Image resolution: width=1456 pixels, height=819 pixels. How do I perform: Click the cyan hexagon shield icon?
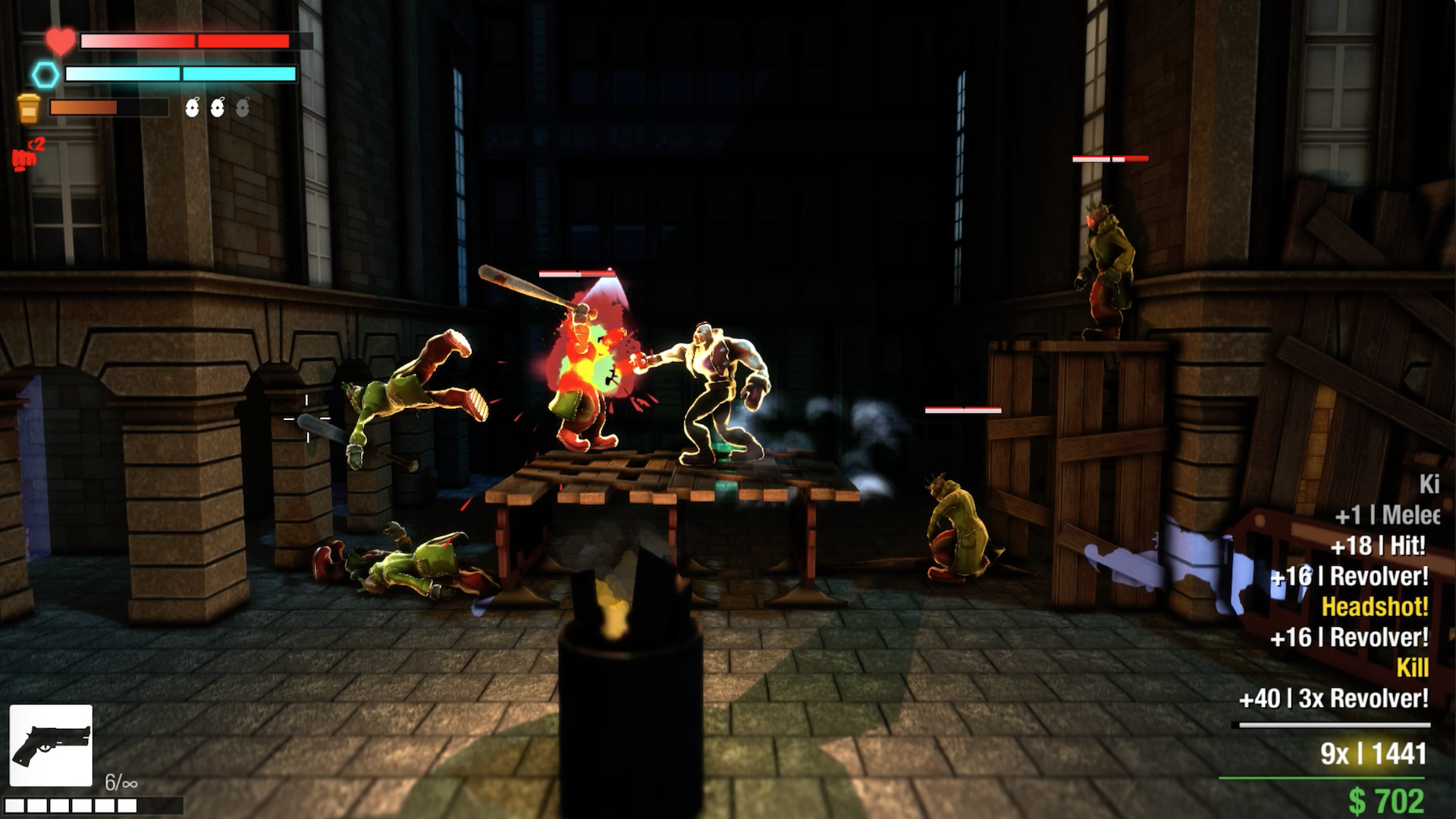tap(45, 74)
